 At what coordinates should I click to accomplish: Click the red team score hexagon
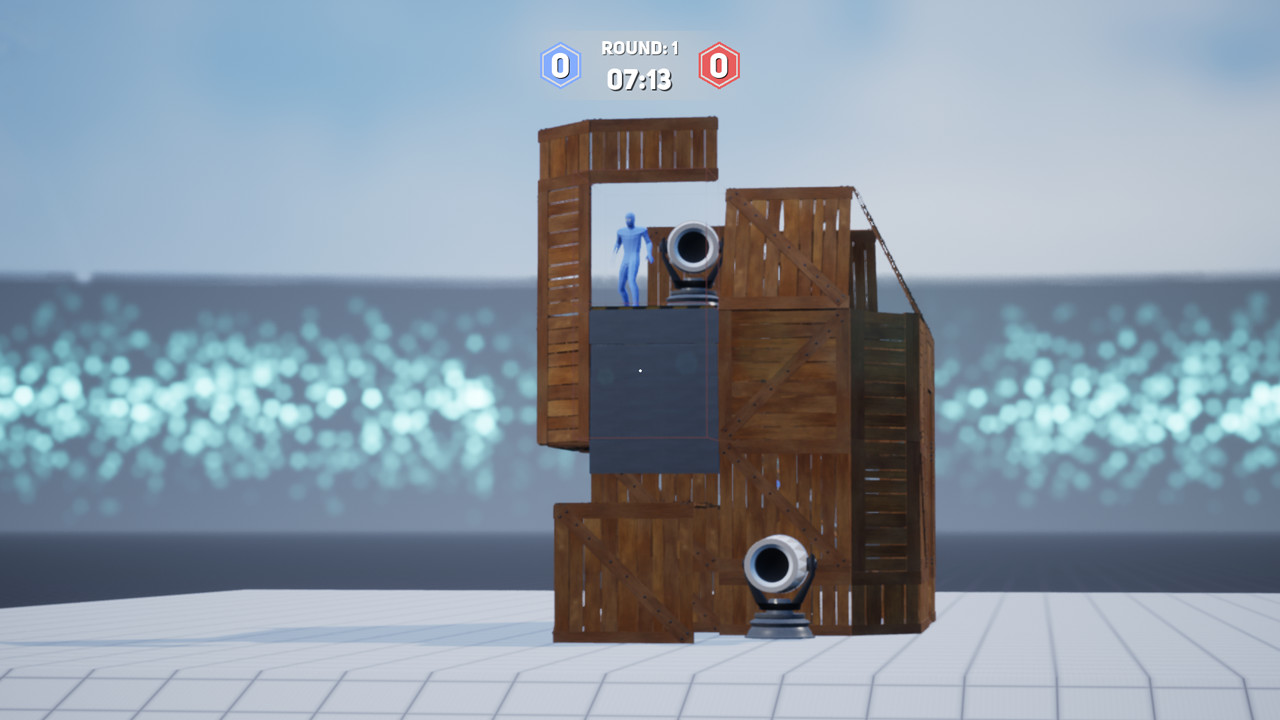[x=717, y=64]
